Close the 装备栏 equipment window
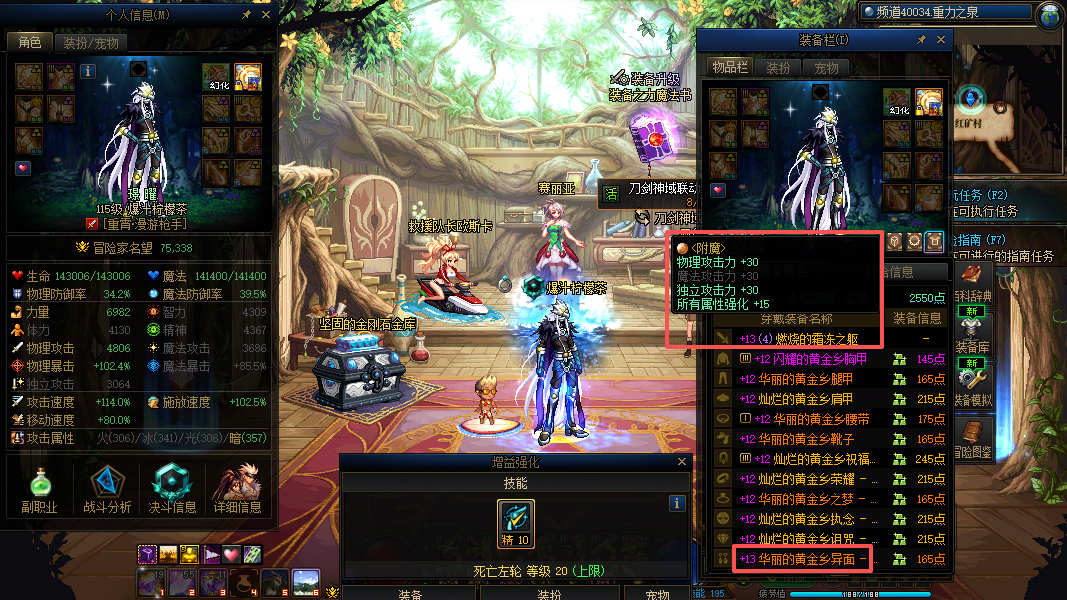The width and height of the screenshot is (1067, 600). click(x=942, y=40)
